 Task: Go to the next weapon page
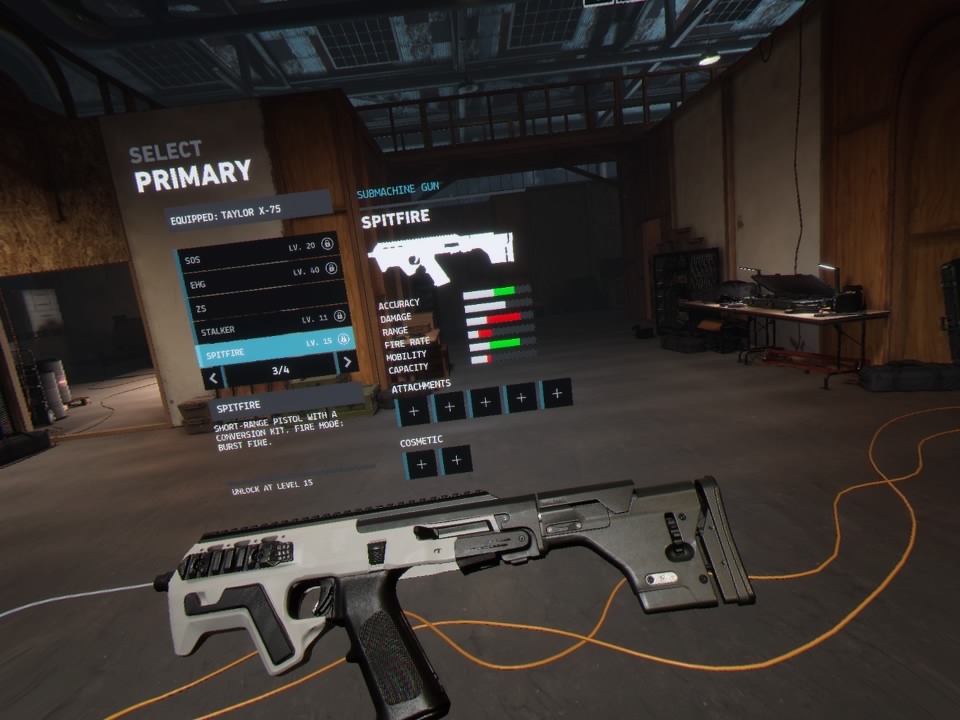[346, 362]
